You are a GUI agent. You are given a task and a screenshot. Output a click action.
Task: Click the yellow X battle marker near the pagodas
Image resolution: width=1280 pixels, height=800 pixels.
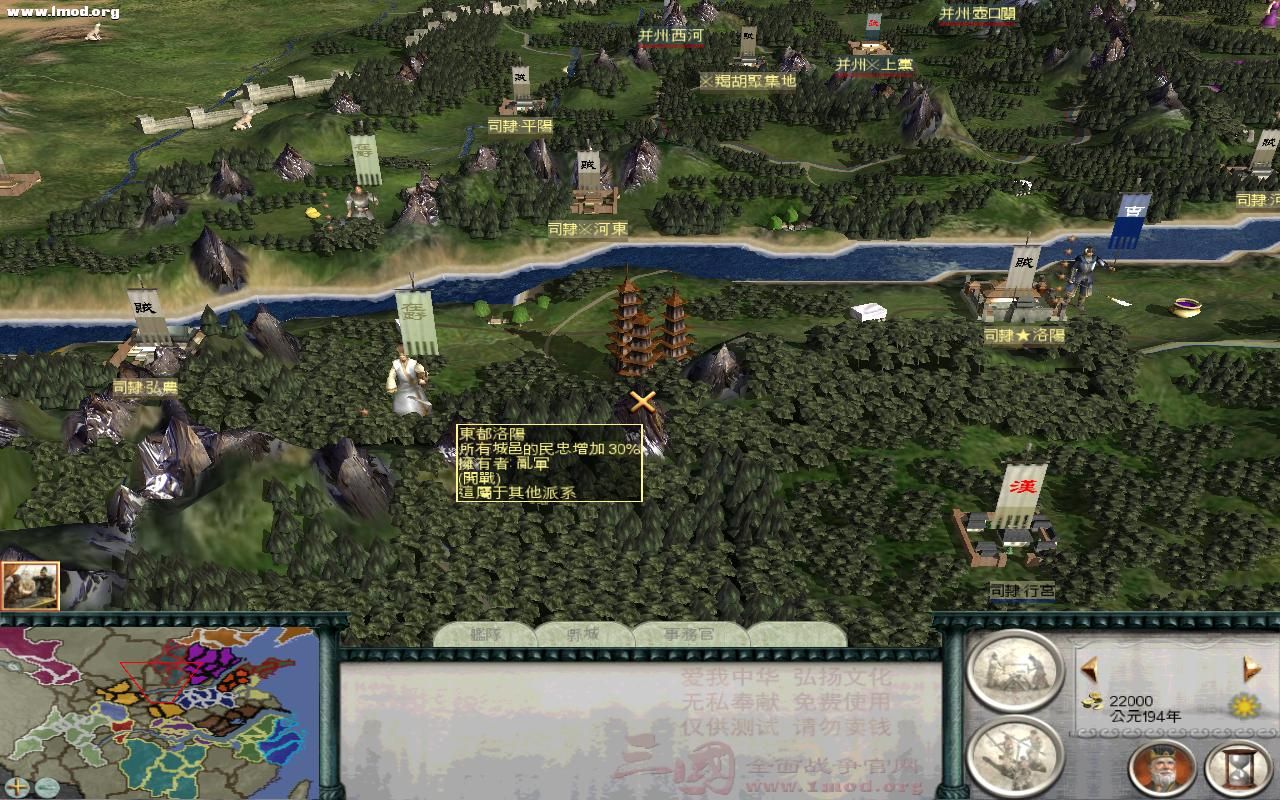point(643,404)
